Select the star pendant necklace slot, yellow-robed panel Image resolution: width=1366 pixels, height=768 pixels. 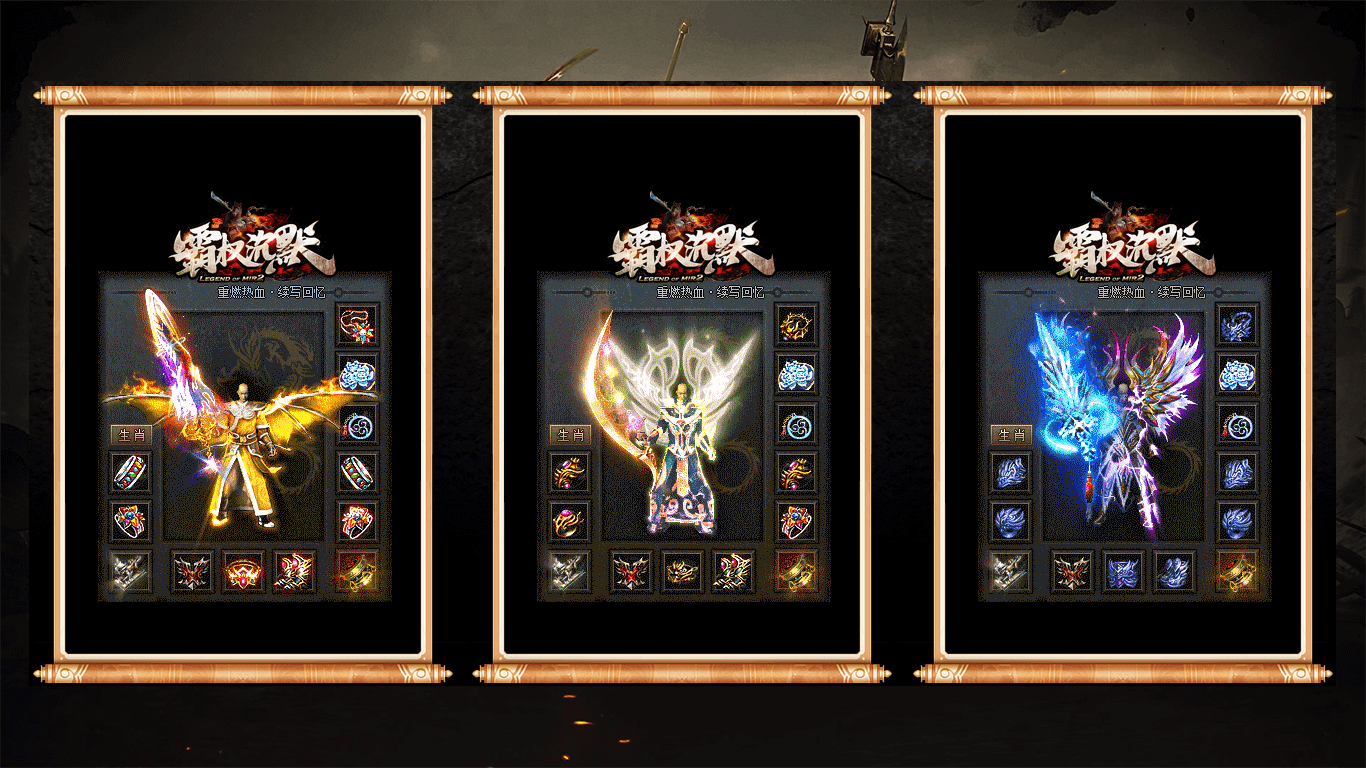(x=357, y=324)
